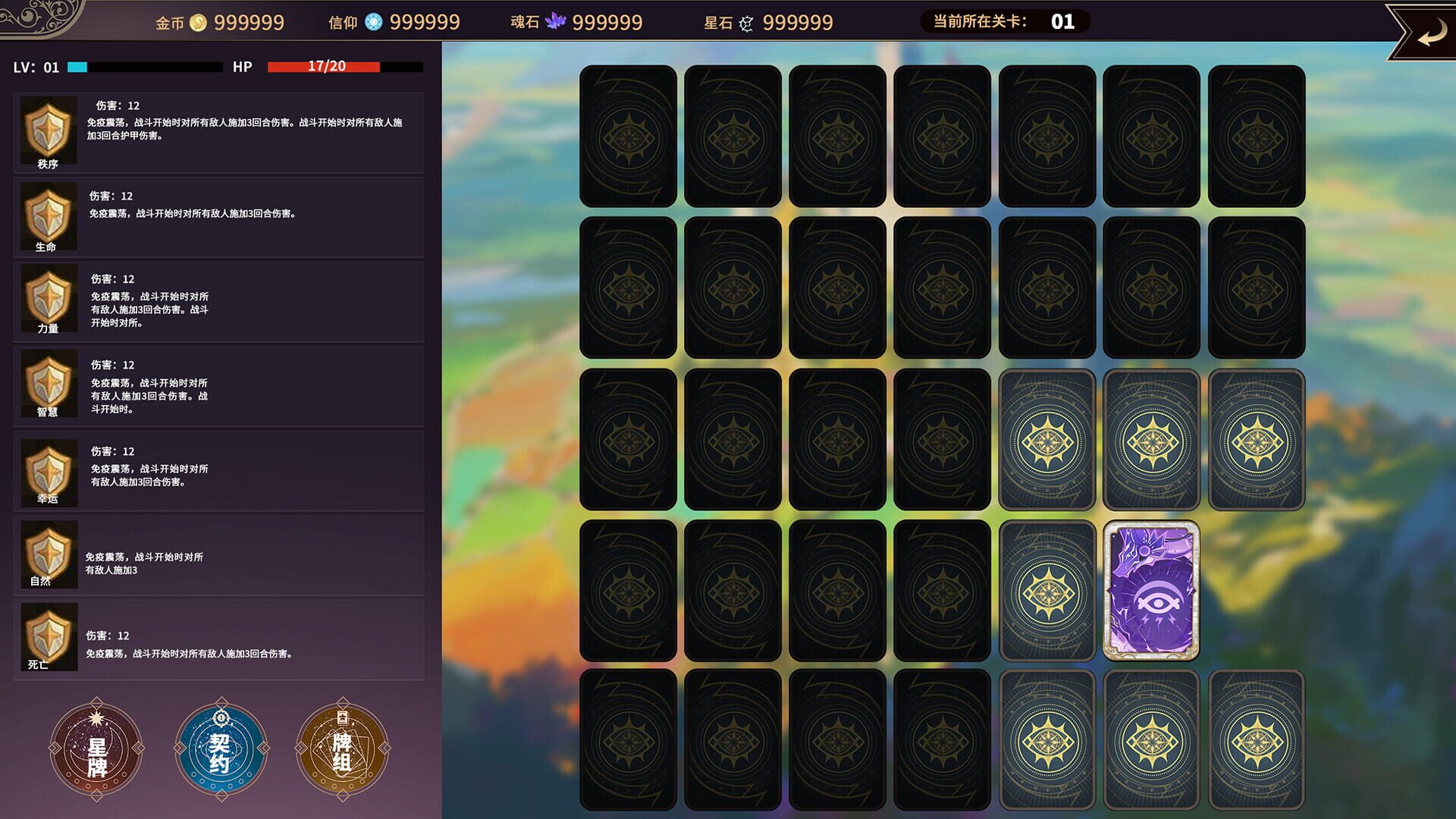This screenshot has width=1456, height=819.
Task: Click the 当前所在关卡 01 level indicator
Action: tap(1009, 21)
